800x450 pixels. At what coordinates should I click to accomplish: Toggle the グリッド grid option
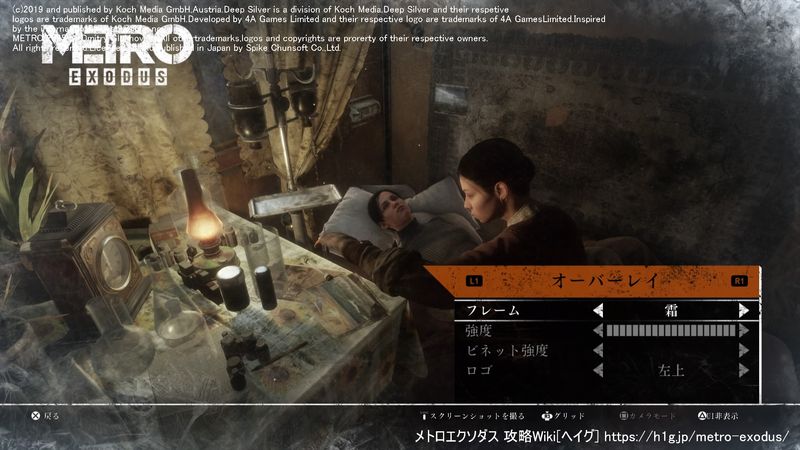click(x=563, y=415)
